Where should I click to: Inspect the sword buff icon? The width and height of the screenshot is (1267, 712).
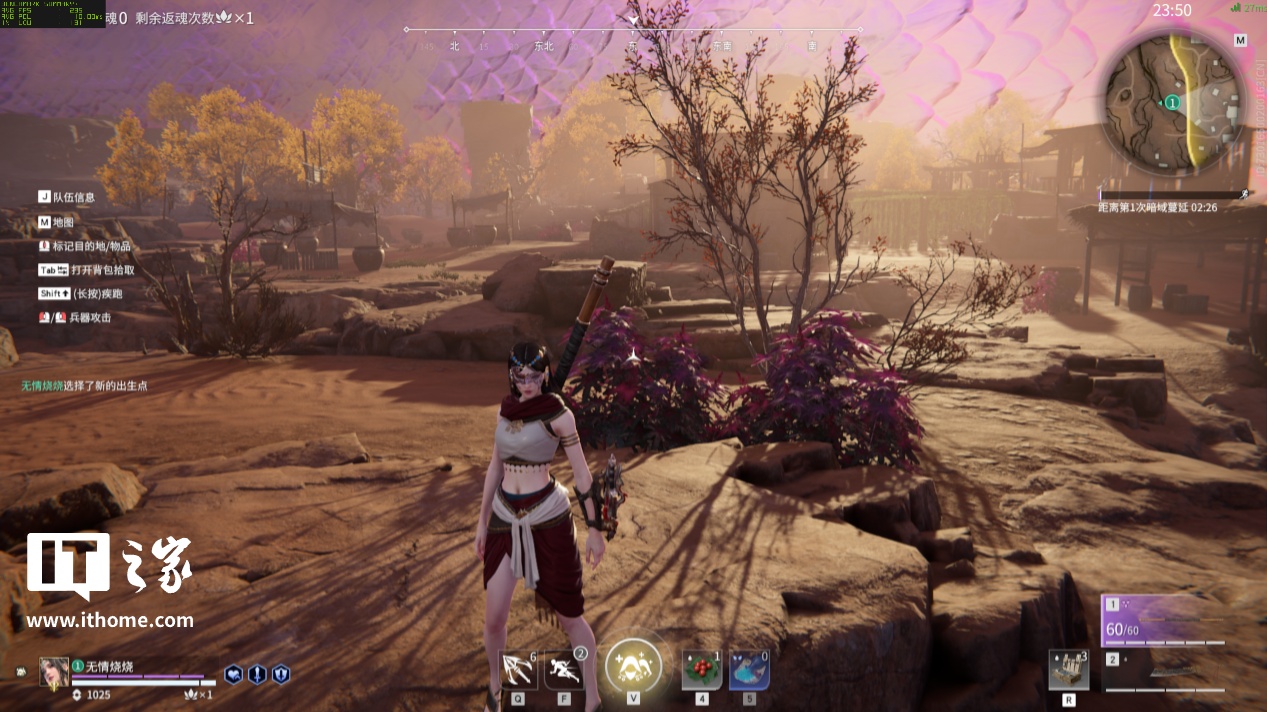click(x=257, y=674)
